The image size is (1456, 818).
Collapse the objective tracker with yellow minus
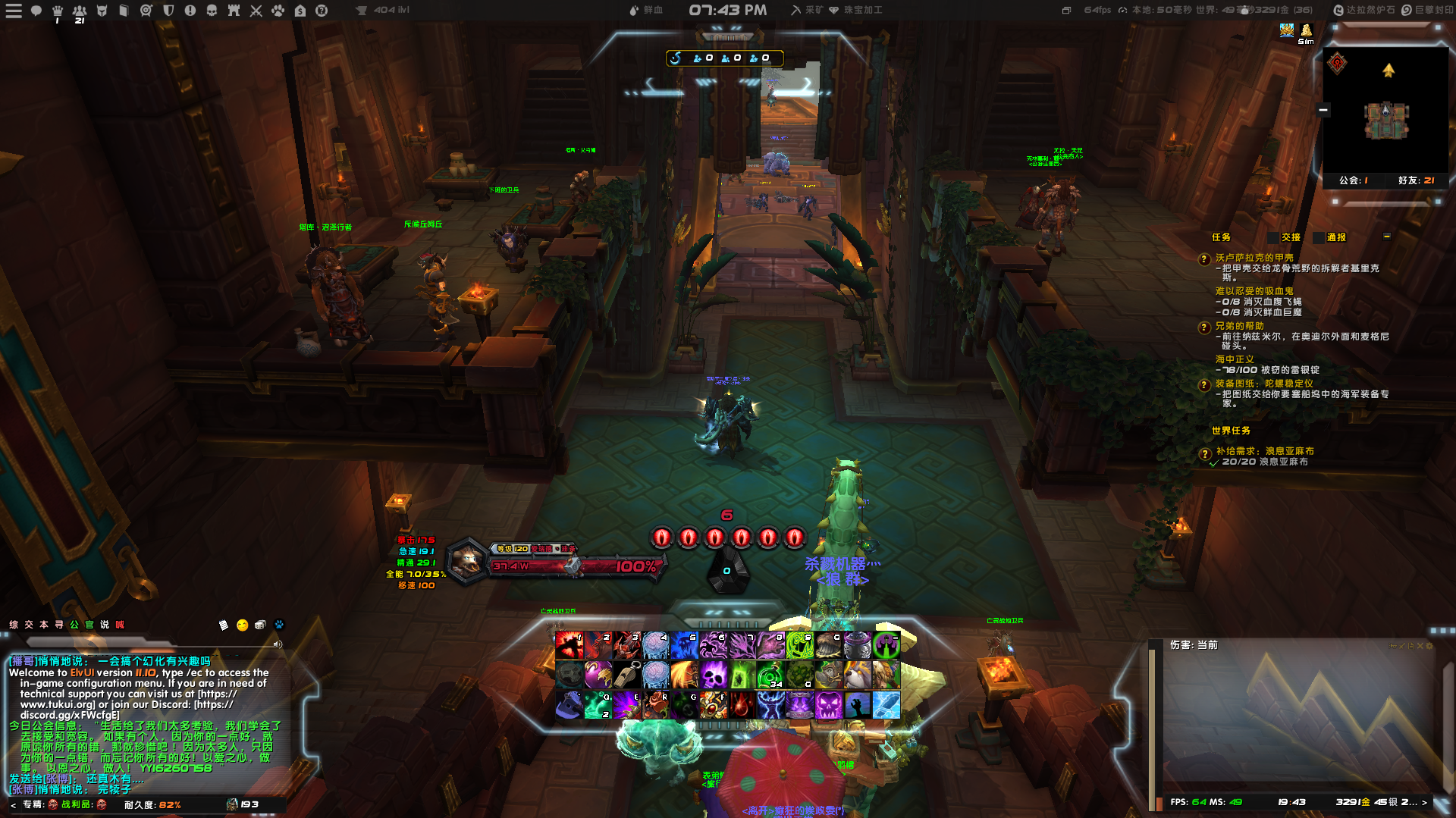[1389, 237]
